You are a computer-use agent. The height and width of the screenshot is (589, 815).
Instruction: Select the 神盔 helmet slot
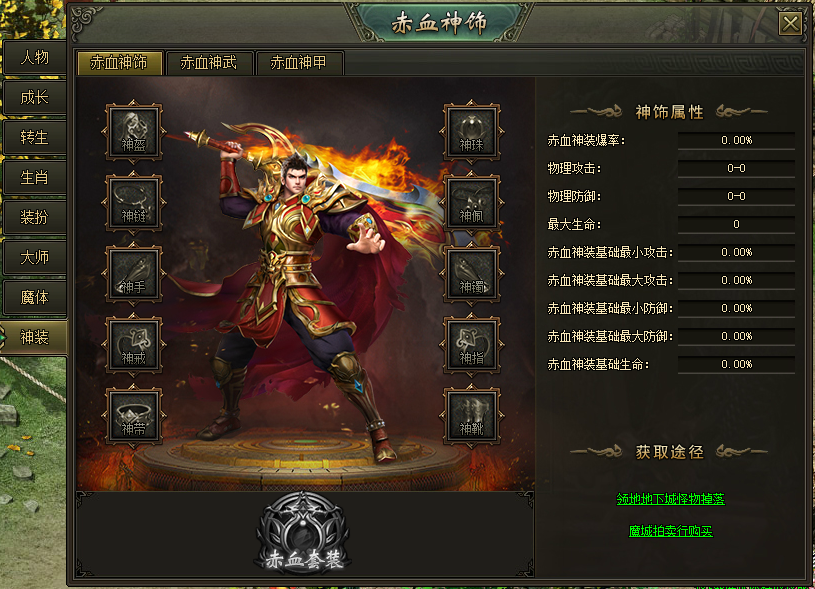(x=134, y=131)
